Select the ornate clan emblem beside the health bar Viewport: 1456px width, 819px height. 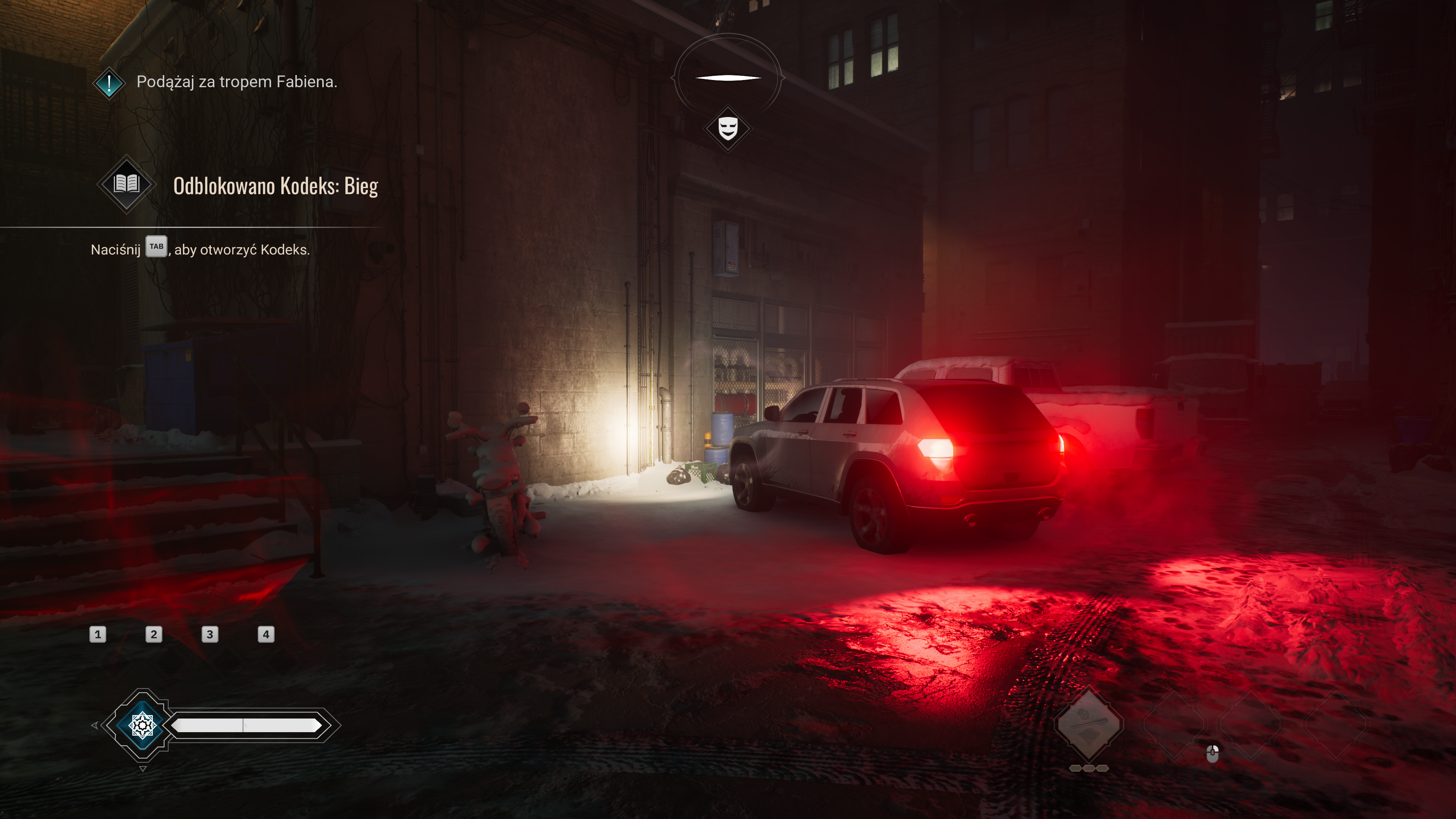click(x=143, y=725)
